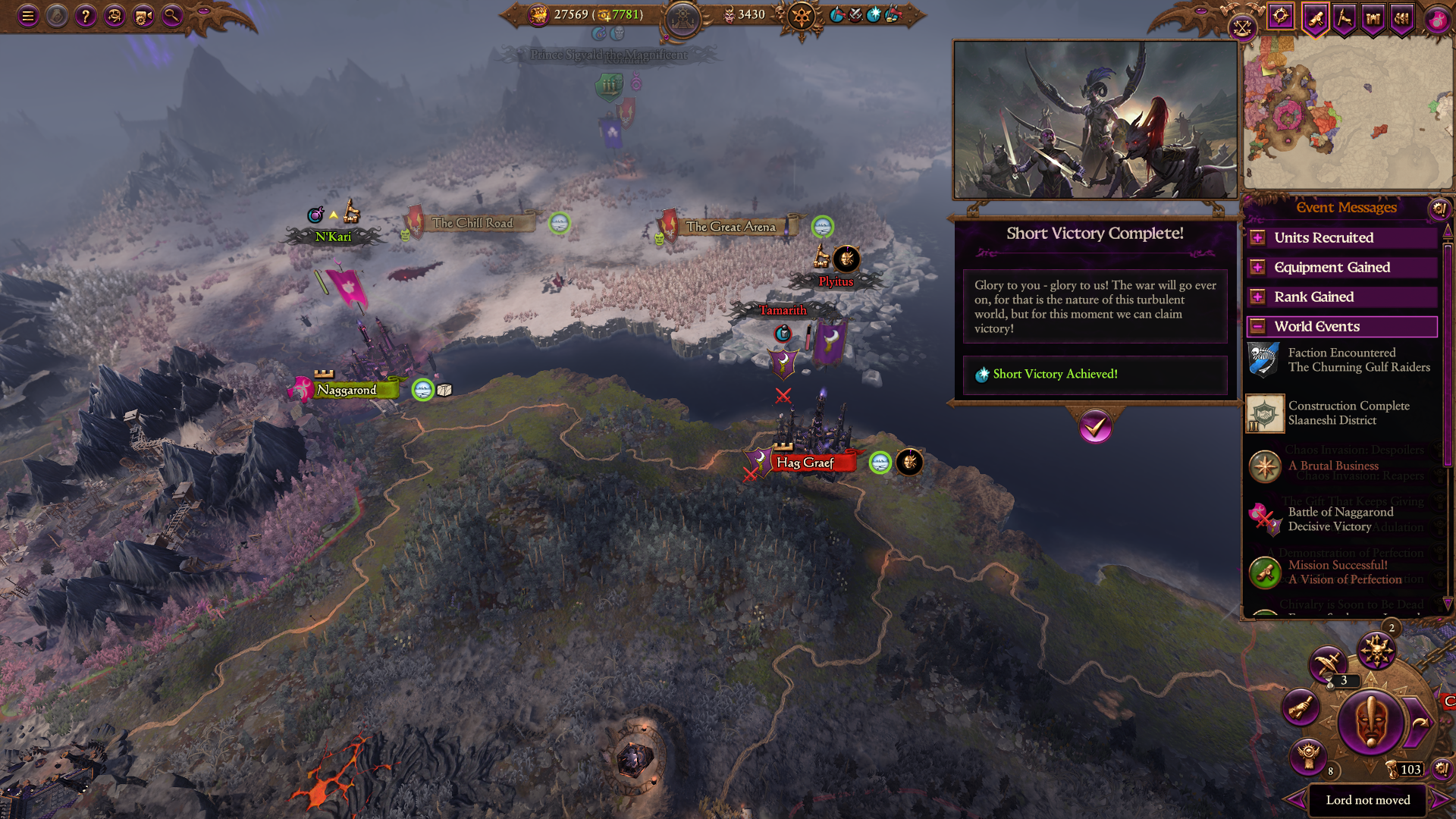
Task: Select the Naggarond settlement label
Action: pyautogui.click(x=347, y=390)
